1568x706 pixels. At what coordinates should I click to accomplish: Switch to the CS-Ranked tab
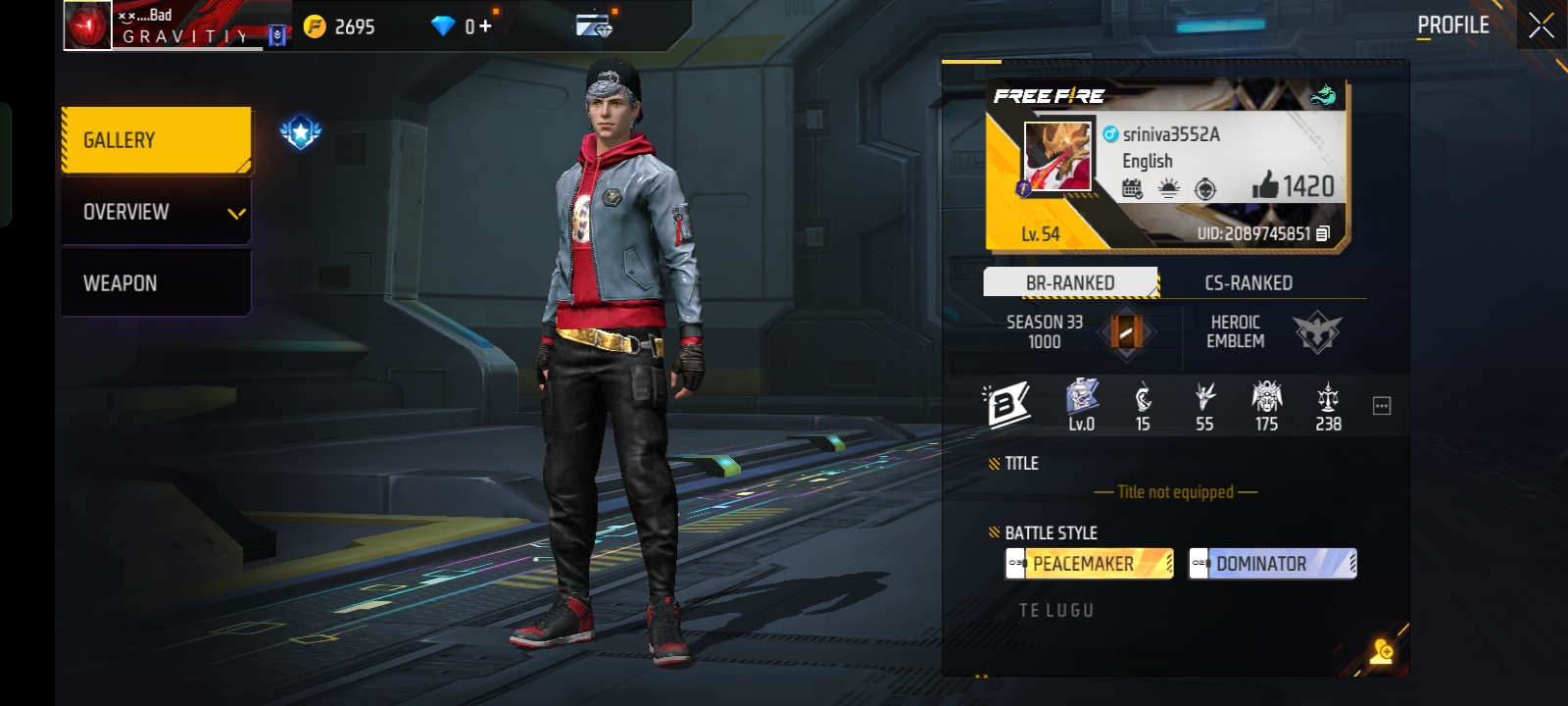(x=1249, y=282)
